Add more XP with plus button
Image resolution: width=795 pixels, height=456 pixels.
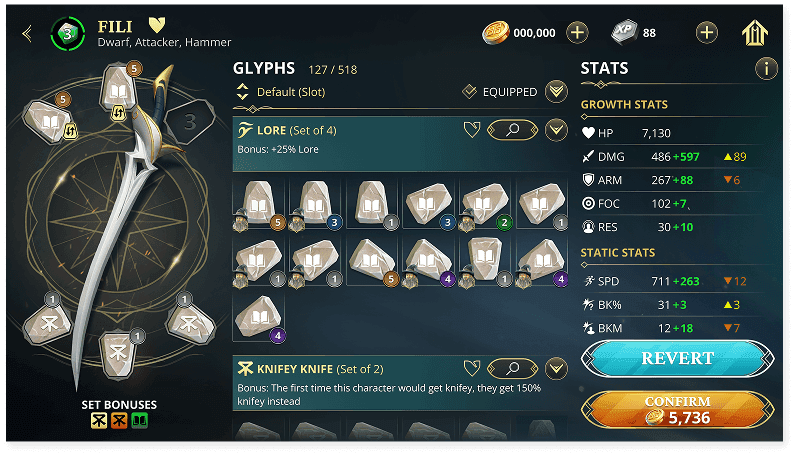(707, 33)
